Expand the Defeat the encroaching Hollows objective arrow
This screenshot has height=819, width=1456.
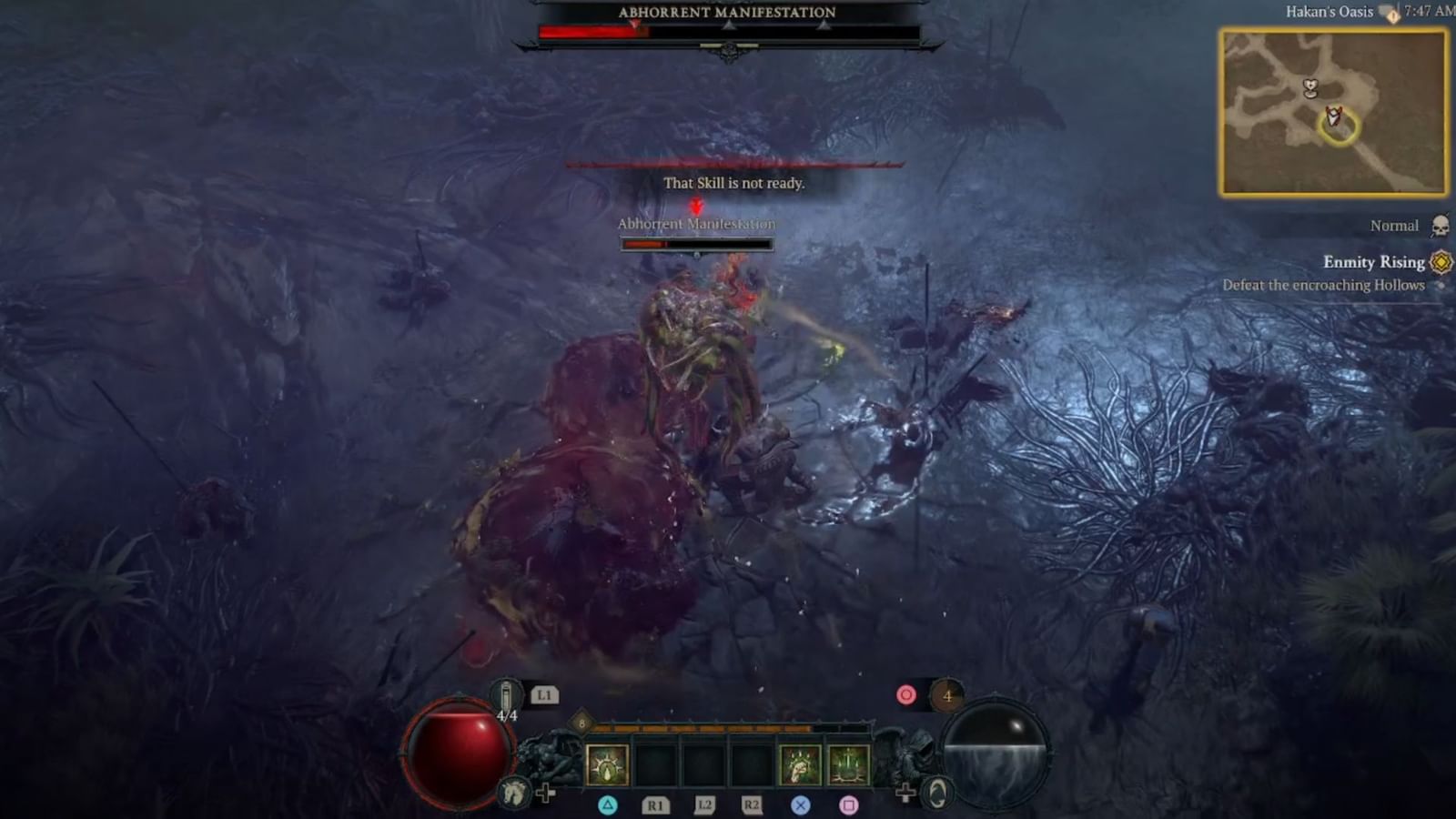pos(1441,286)
